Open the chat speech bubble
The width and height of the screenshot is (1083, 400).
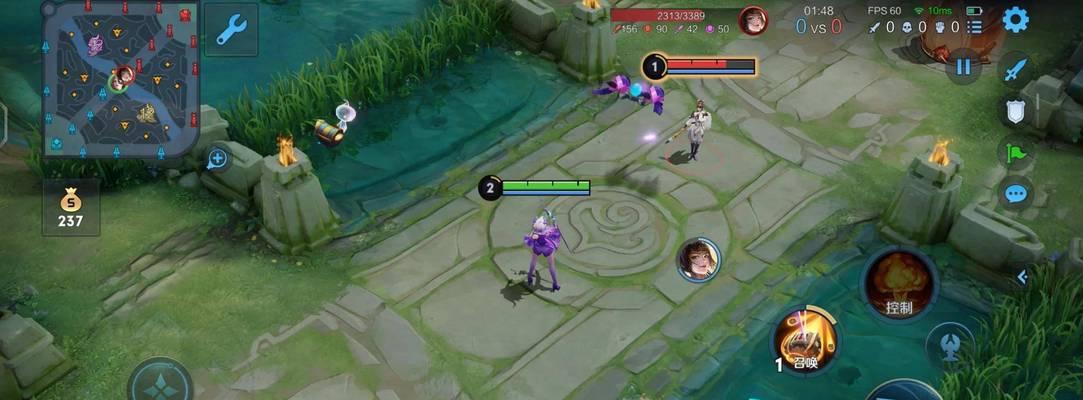point(1016,193)
